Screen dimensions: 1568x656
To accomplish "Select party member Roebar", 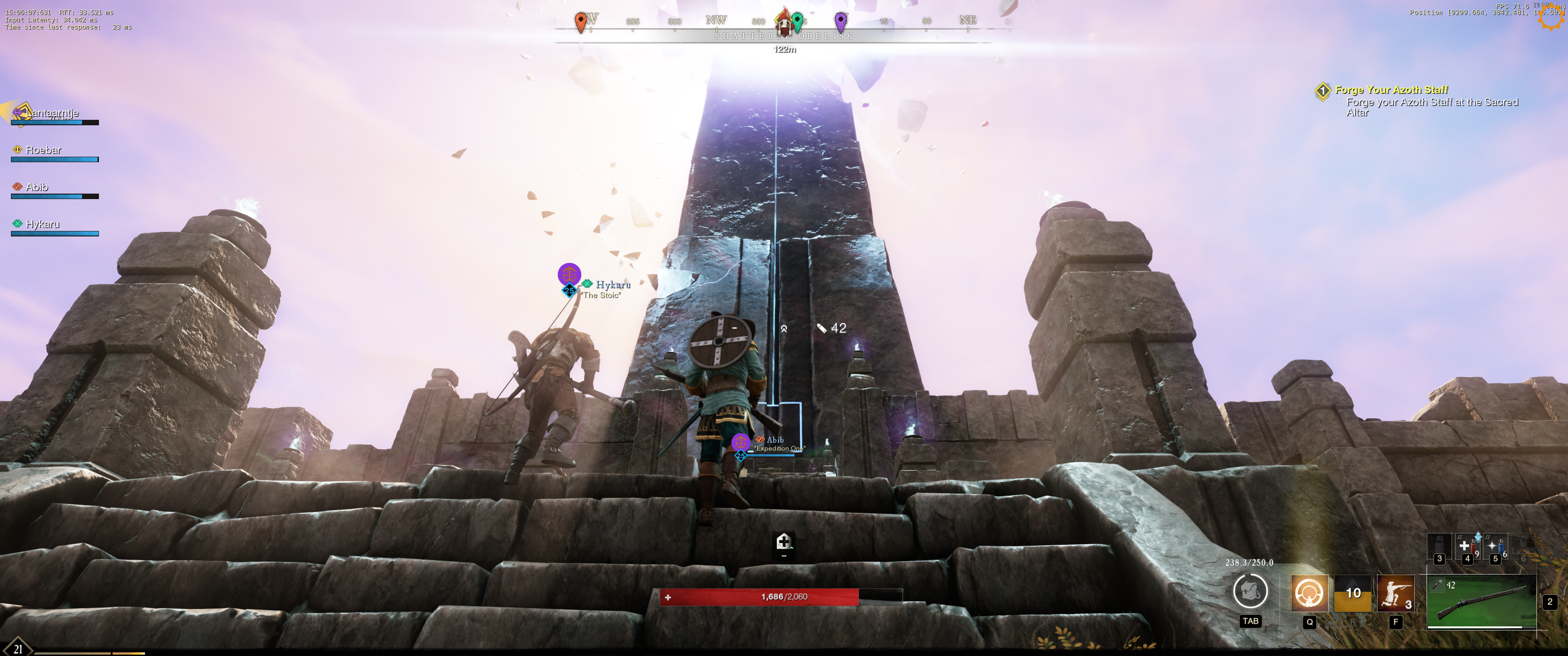I will pyautogui.click(x=43, y=150).
